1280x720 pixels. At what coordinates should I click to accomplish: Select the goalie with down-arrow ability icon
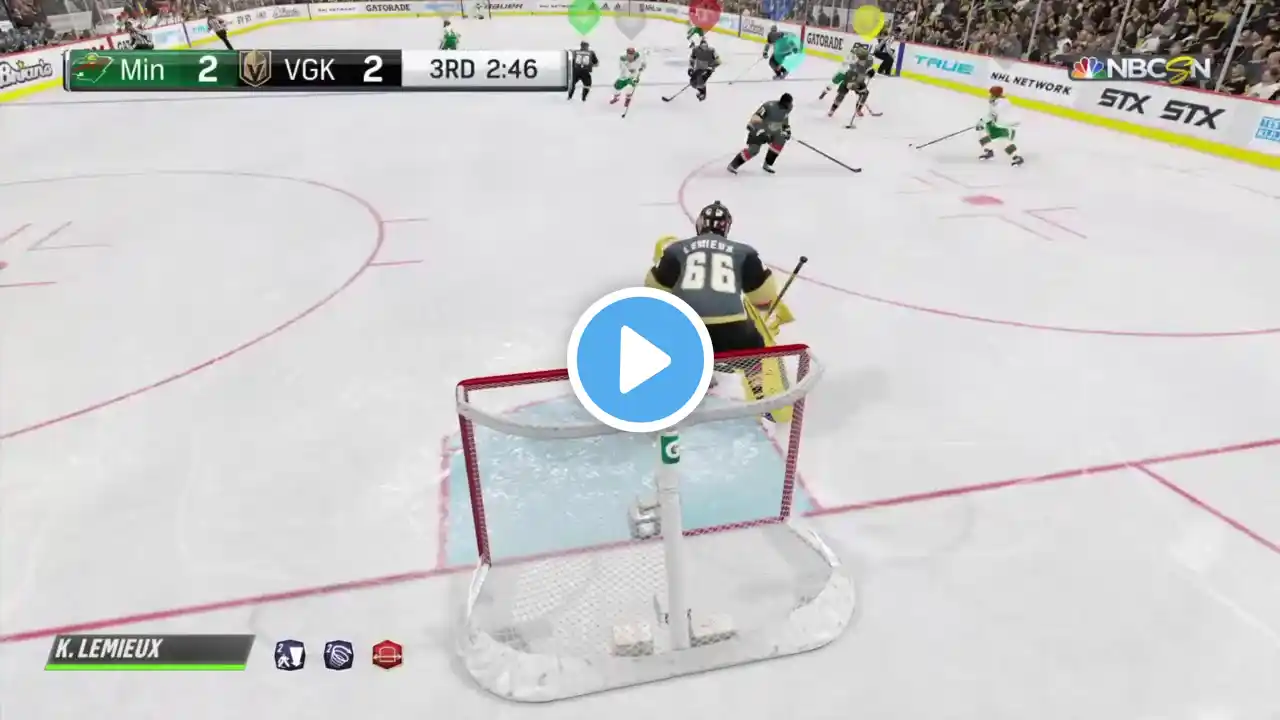pyautogui.click(x=290, y=655)
